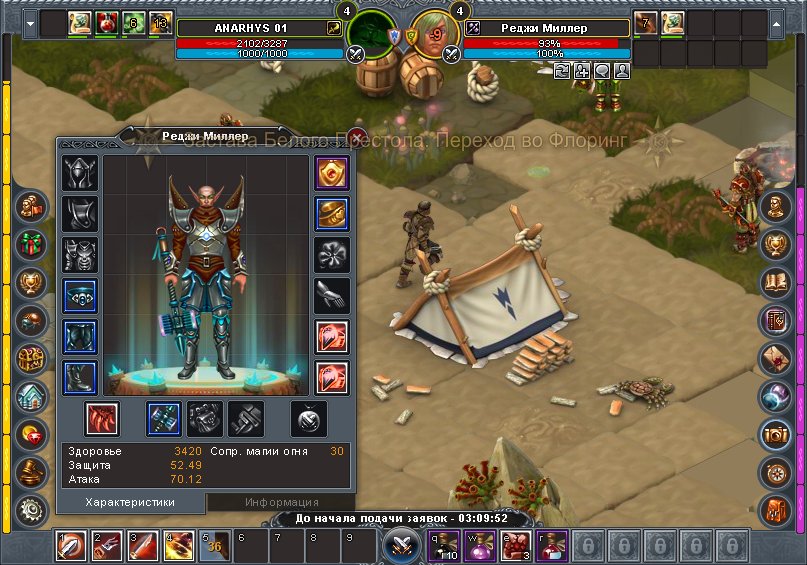Viewport: 807px width, 565px height.
Task: Open the gear settings button
Action: [x=31, y=508]
